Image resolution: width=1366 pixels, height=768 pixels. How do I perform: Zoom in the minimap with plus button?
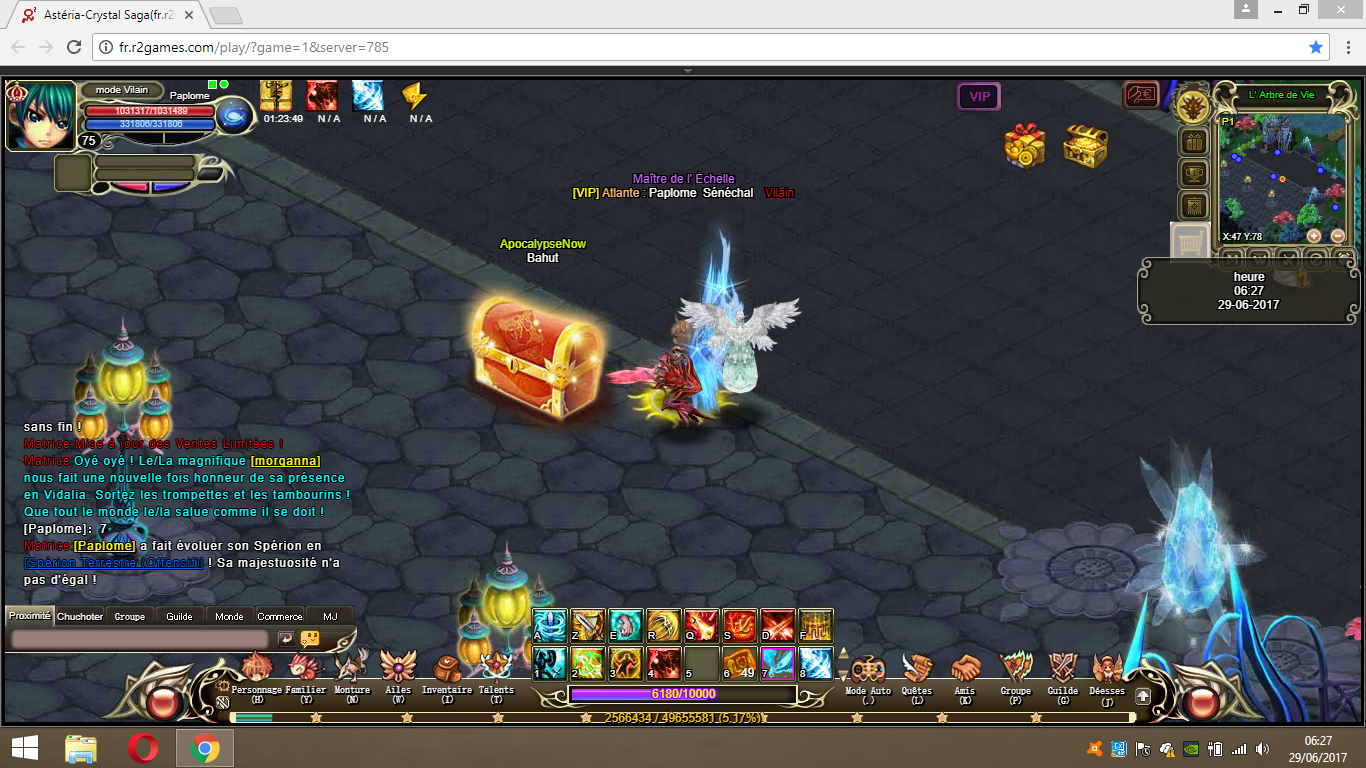(x=1314, y=236)
